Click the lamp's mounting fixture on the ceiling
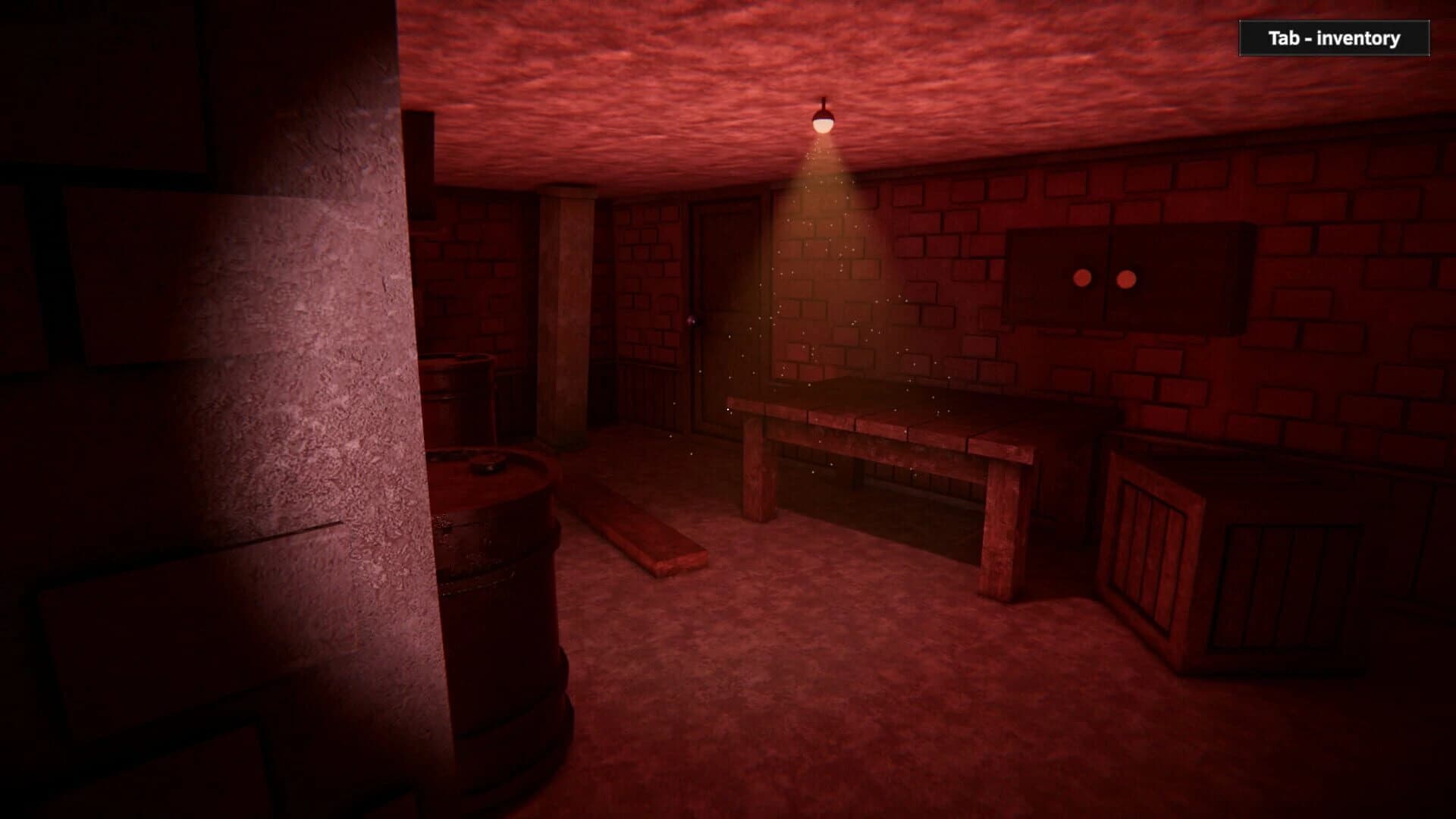Image resolution: width=1456 pixels, height=819 pixels. click(x=824, y=101)
